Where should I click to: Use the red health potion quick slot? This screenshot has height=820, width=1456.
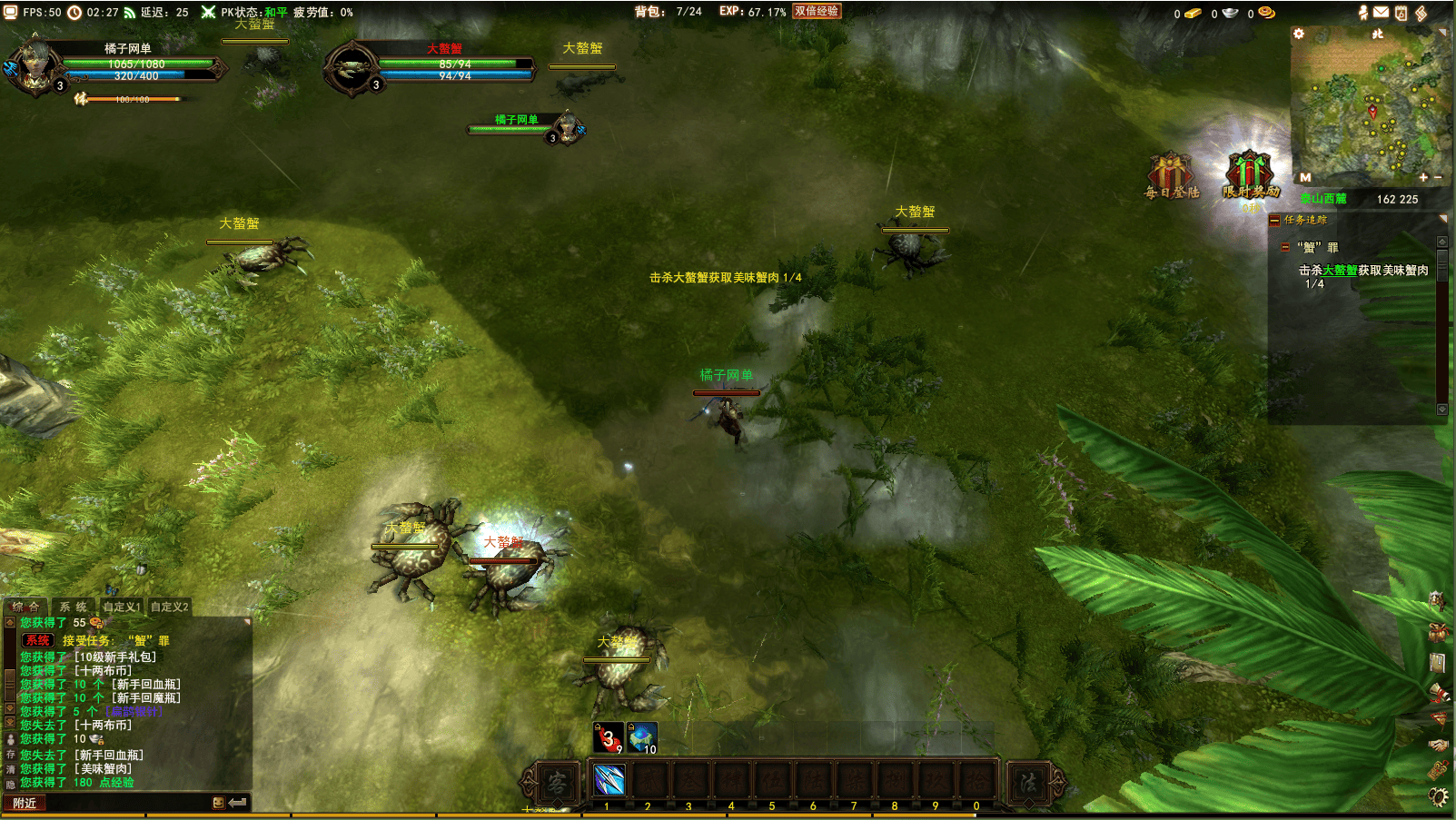[x=608, y=737]
